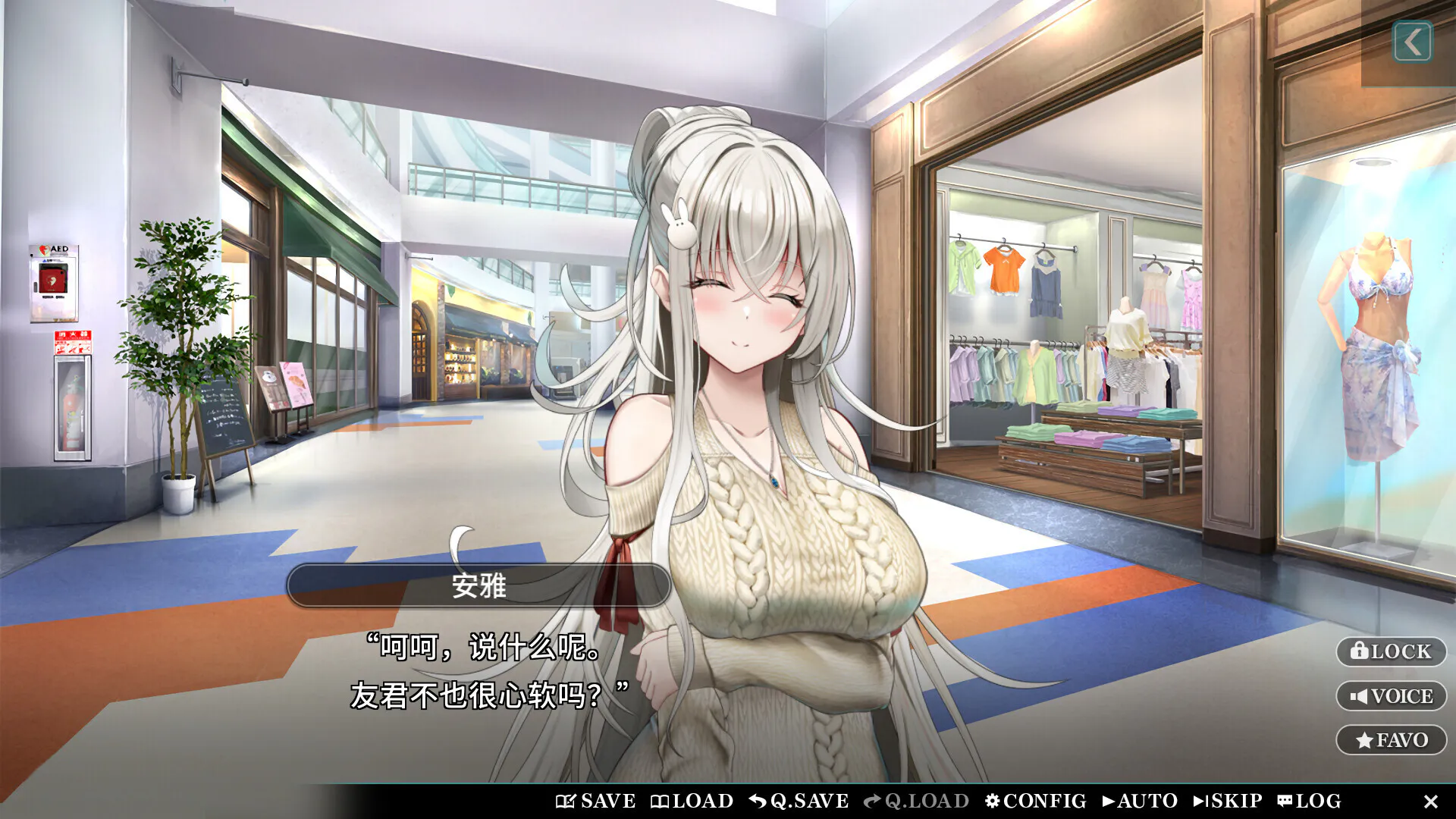Toggle the LOCK button
The width and height of the screenshot is (1456, 819).
1391,651
